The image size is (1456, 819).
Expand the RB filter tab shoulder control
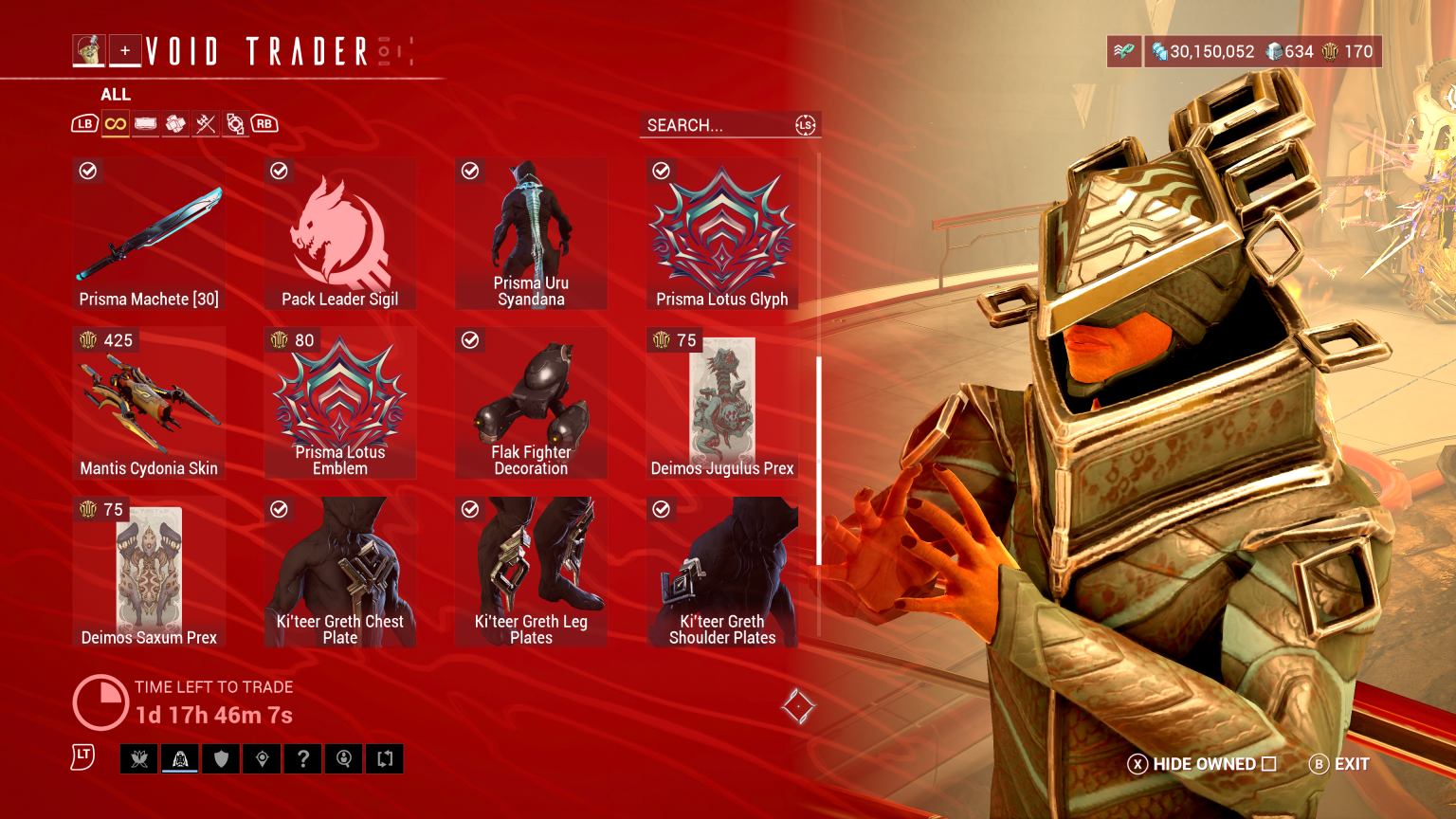[264, 122]
